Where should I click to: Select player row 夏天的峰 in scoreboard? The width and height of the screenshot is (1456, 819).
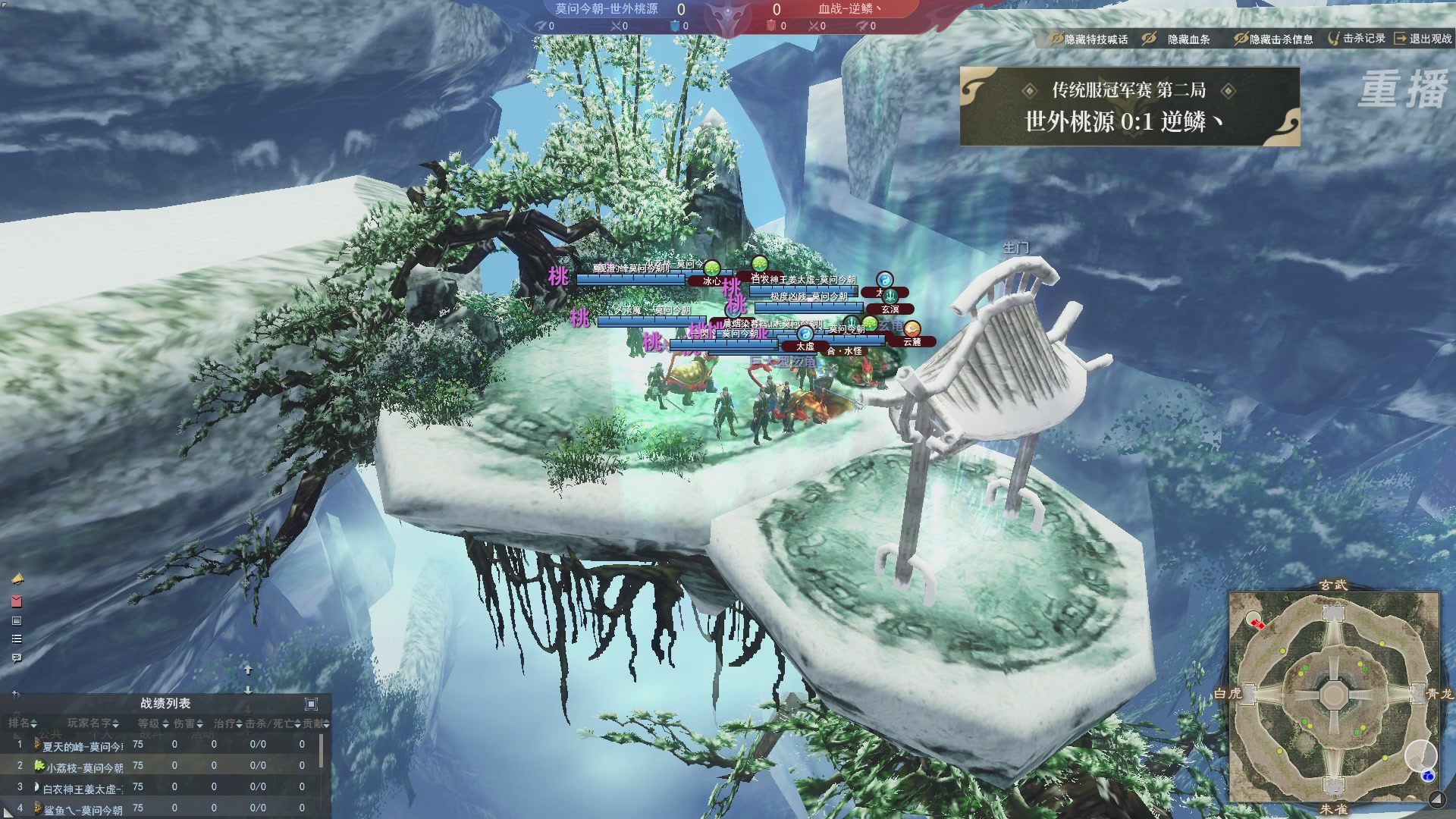pos(82,746)
